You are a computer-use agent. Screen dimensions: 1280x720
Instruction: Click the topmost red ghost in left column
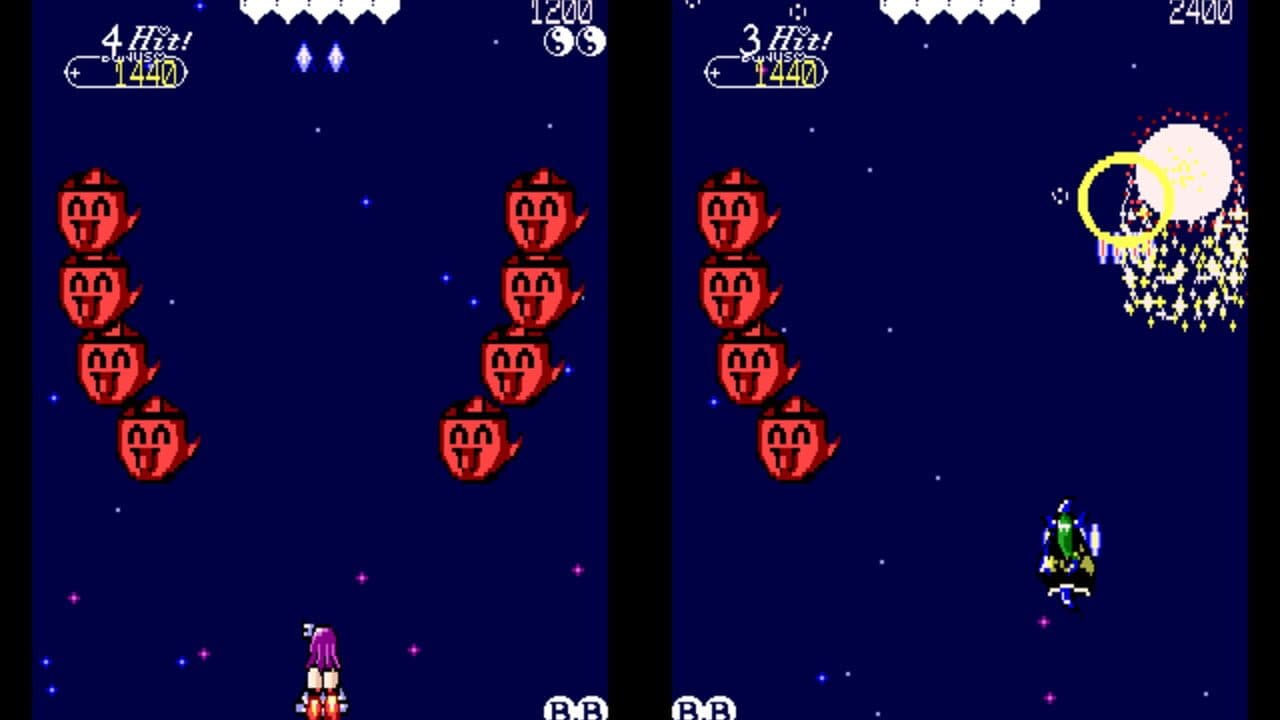pyautogui.click(x=90, y=215)
